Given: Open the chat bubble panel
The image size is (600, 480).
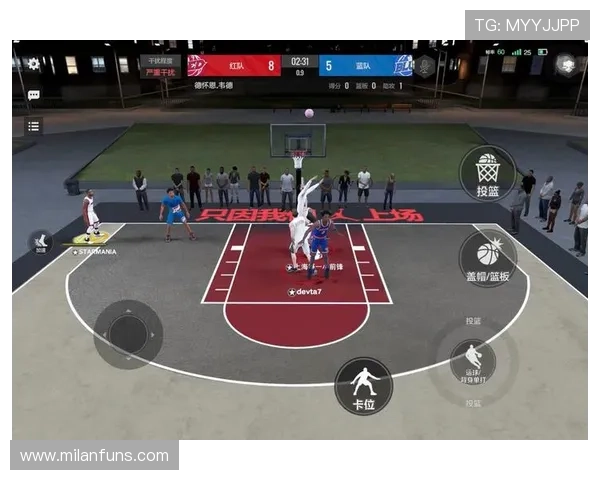Looking at the screenshot, I should 34,95.
